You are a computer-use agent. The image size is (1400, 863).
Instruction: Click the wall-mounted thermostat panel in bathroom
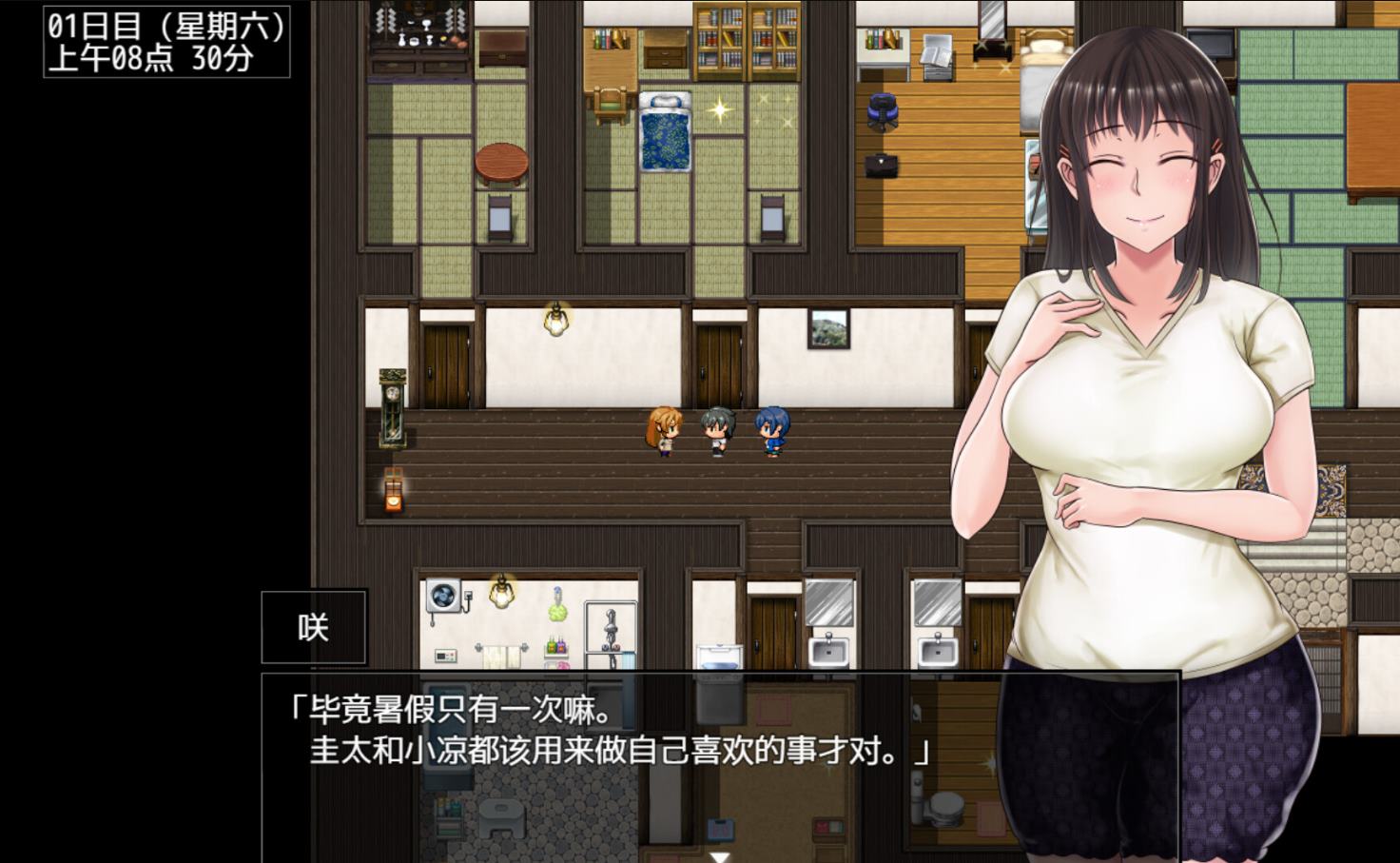pos(444,656)
